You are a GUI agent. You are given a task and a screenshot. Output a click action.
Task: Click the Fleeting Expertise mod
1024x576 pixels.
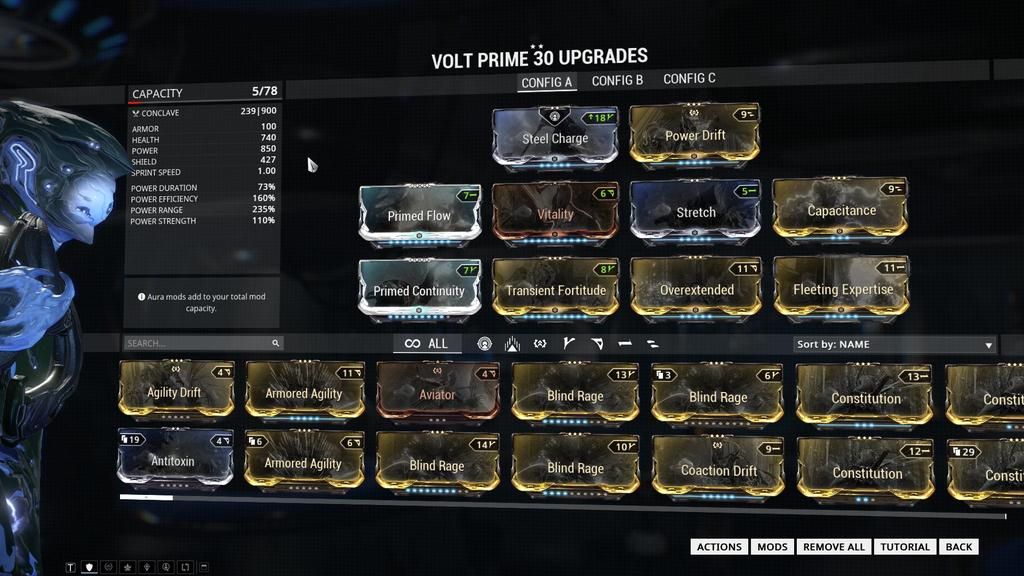[842, 289]
